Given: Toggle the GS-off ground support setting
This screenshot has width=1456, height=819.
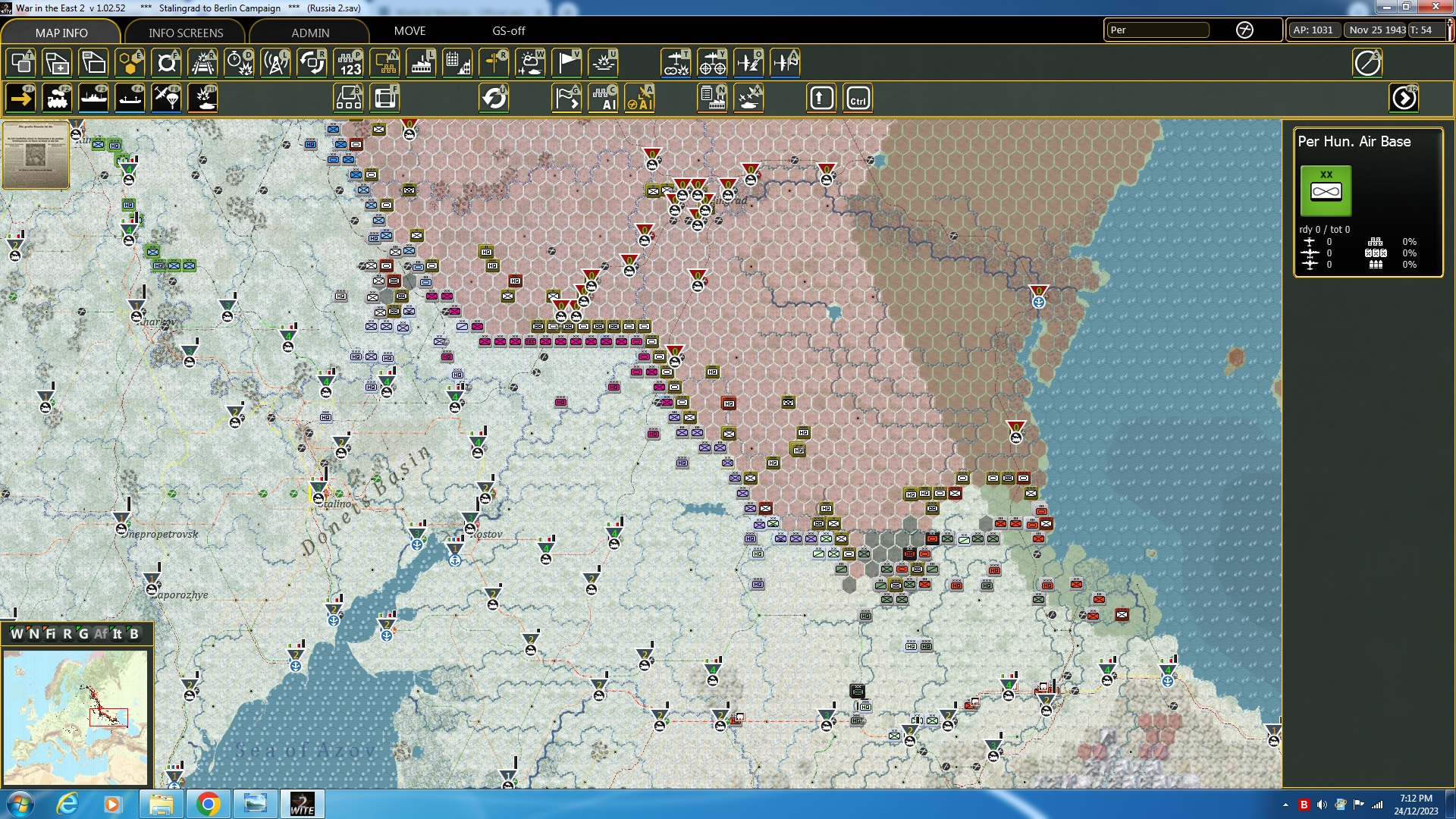Looking at the screenshot, I should point(507,31).
